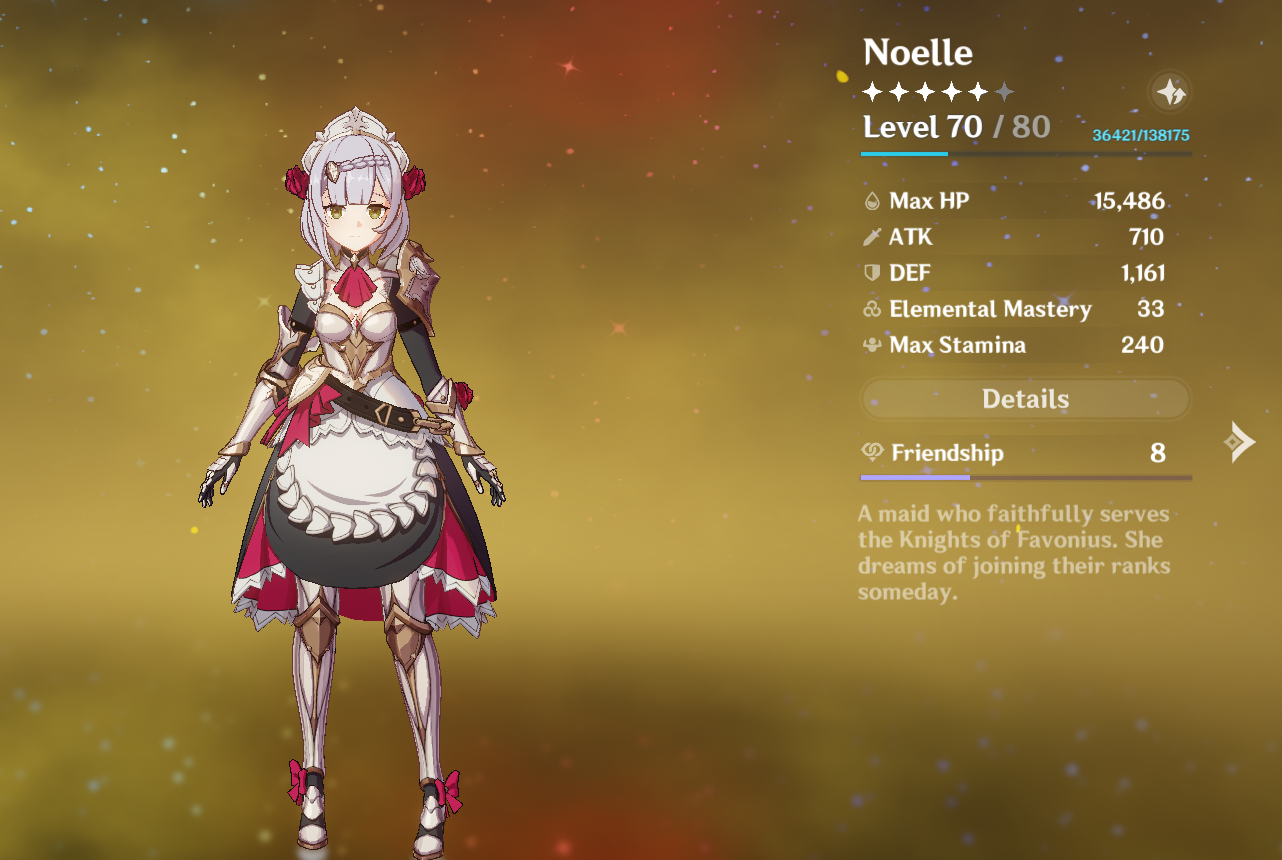
Task: Open the Constellation badge icon top right
Action: tap(1169, 92)
